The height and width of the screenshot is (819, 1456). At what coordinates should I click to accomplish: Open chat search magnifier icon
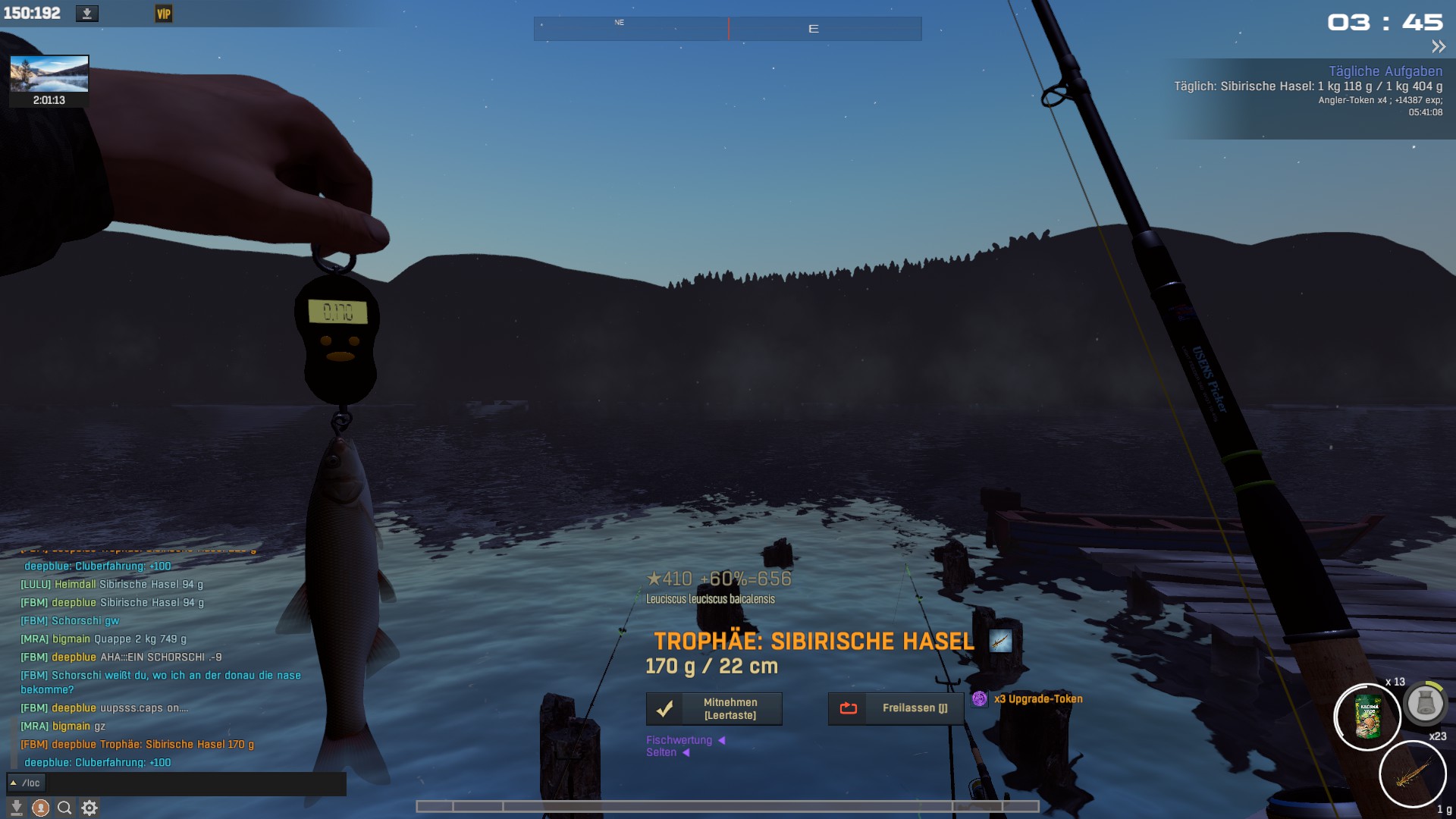coord(65,808)
